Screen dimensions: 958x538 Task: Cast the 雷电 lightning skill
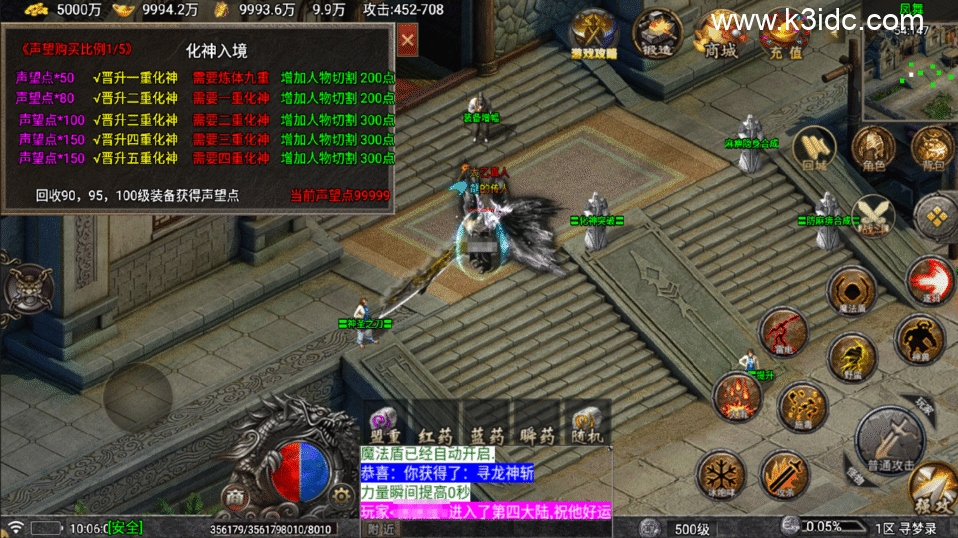click(x=783, y=332)
